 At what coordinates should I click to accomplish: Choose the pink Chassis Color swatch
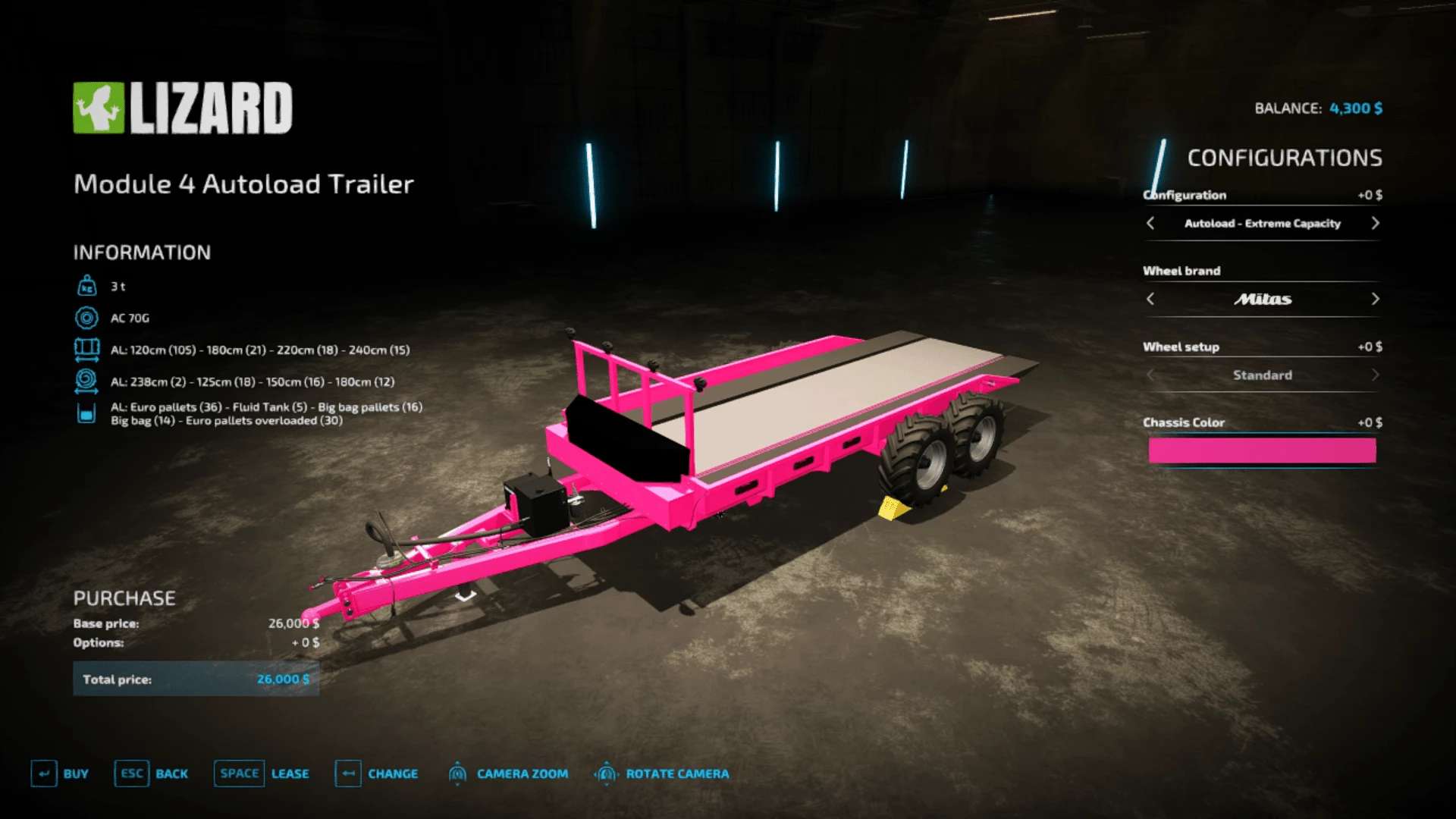(x=1262, y=450)
